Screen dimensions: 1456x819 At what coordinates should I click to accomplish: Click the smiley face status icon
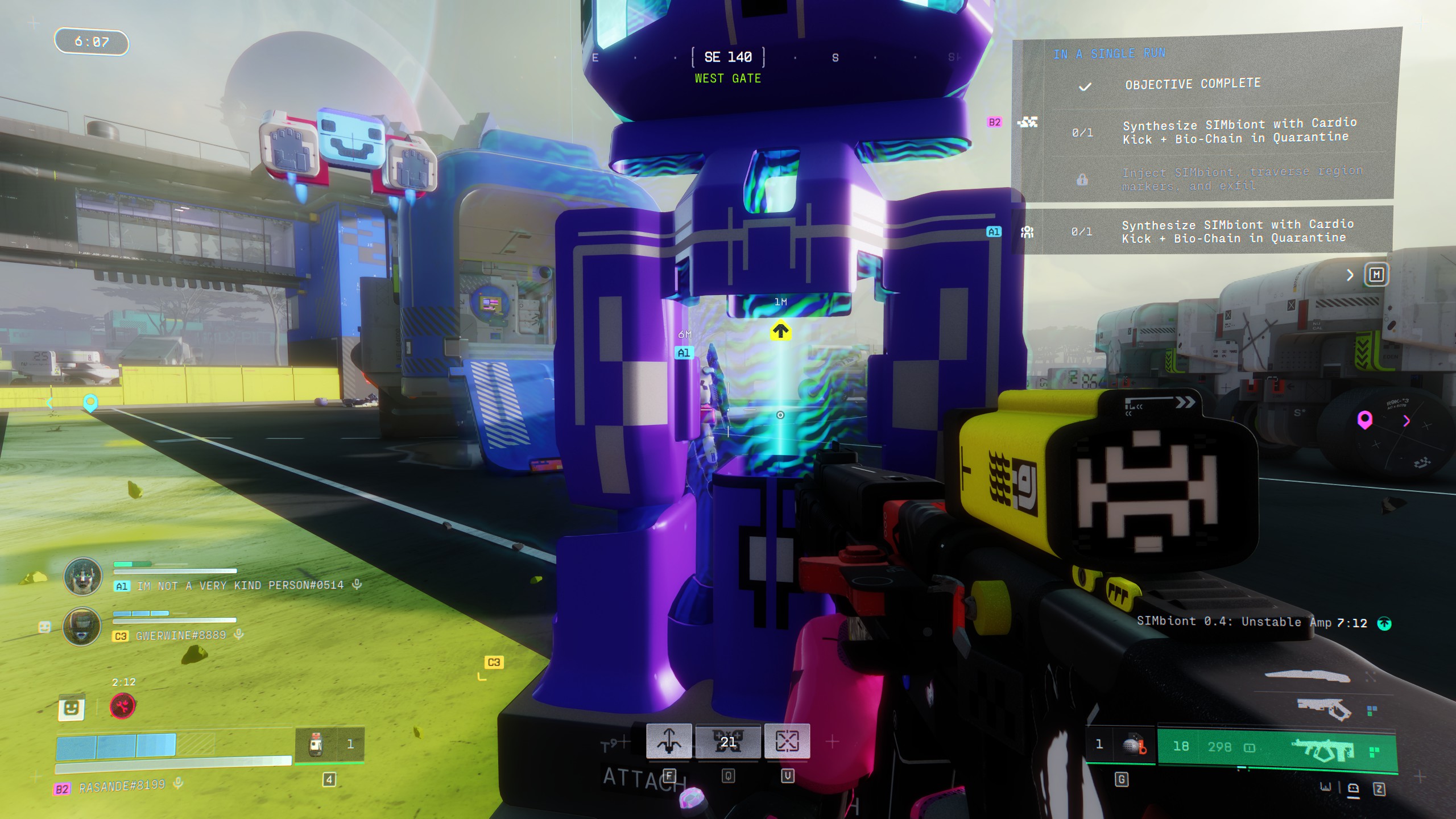(x=71, y=708)
